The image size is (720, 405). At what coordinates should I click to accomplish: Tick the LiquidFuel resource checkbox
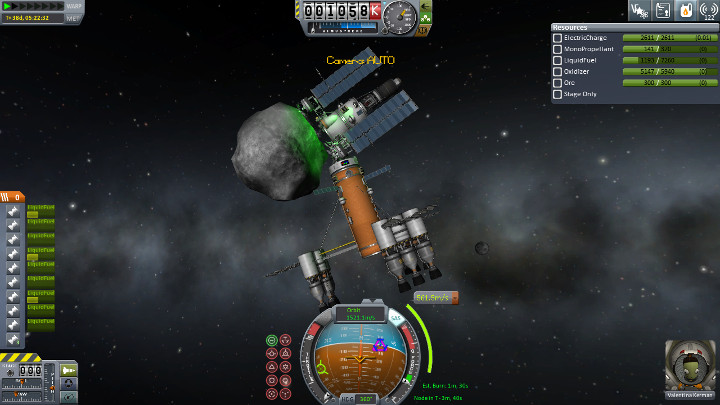[x=557, y=60]
